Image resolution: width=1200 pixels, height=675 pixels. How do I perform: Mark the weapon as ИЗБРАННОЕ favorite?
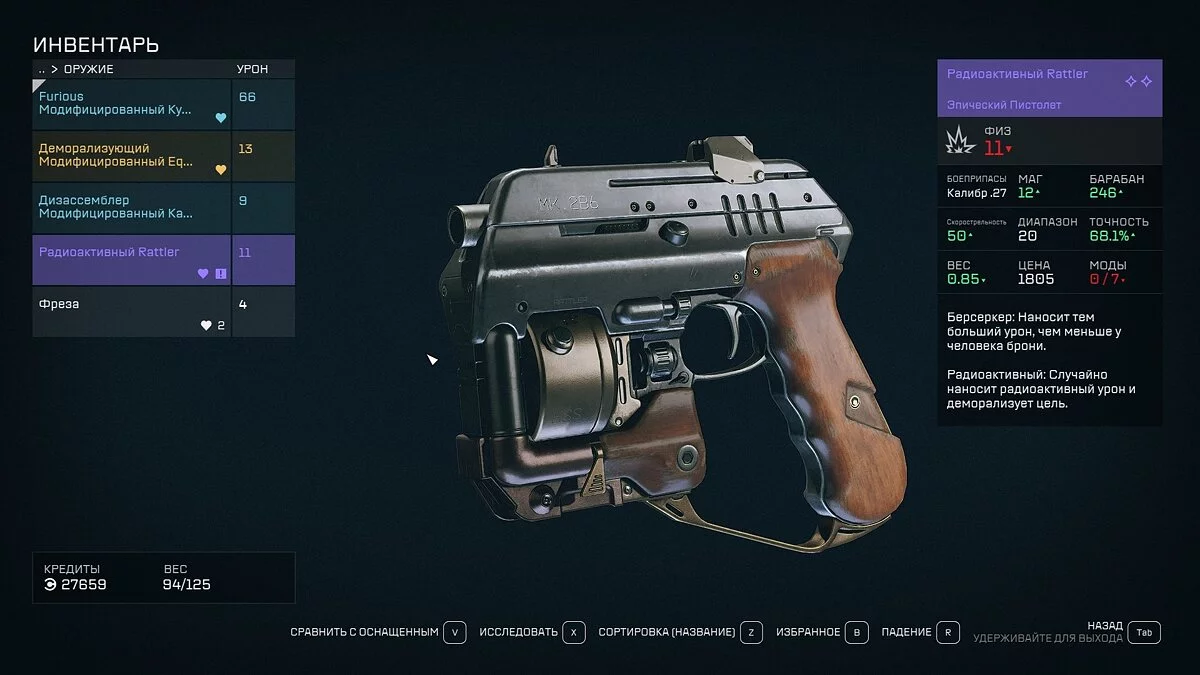click(x=819, y=633)
